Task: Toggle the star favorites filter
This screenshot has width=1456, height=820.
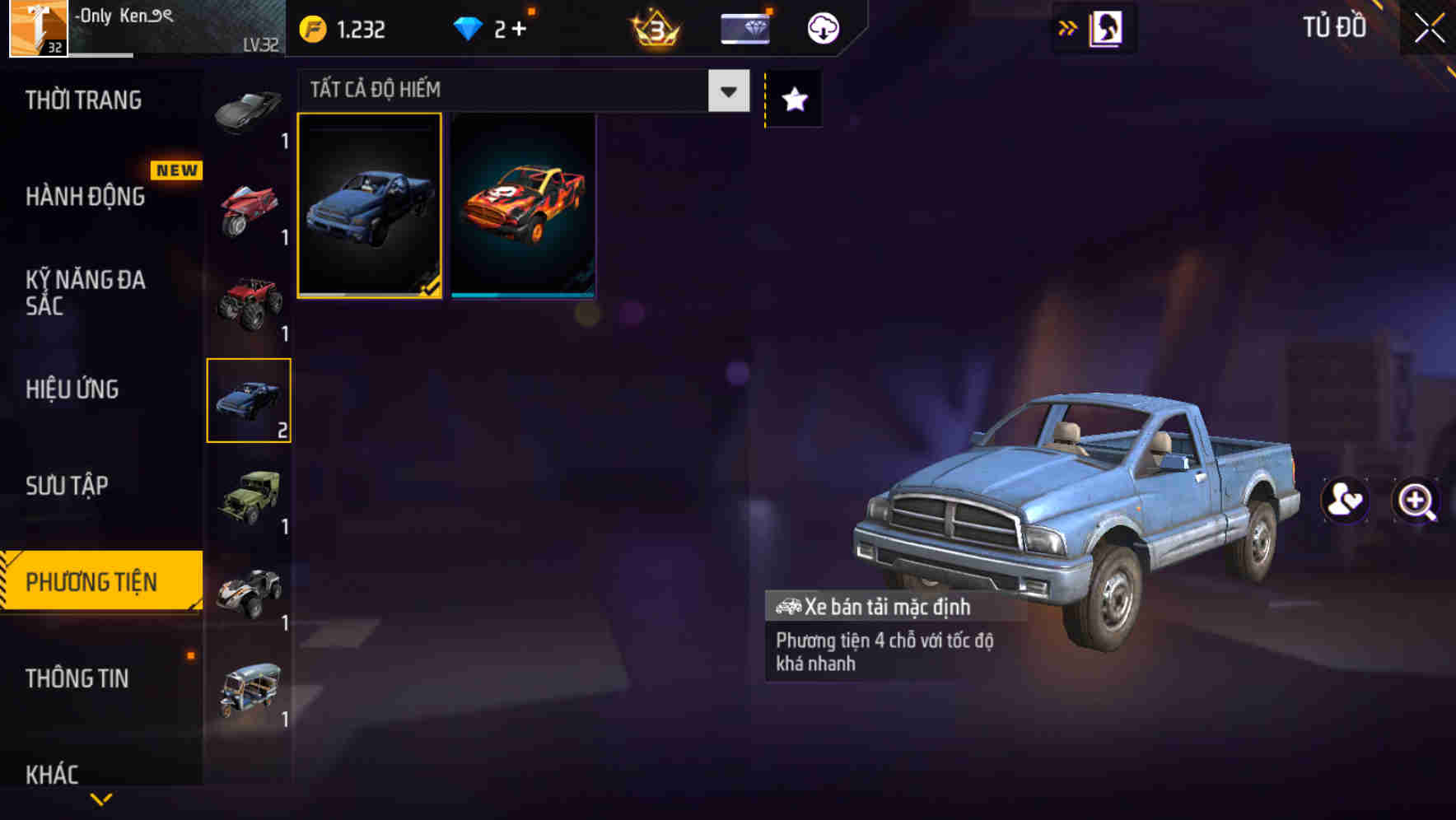Action: click(x=792, y=99)
